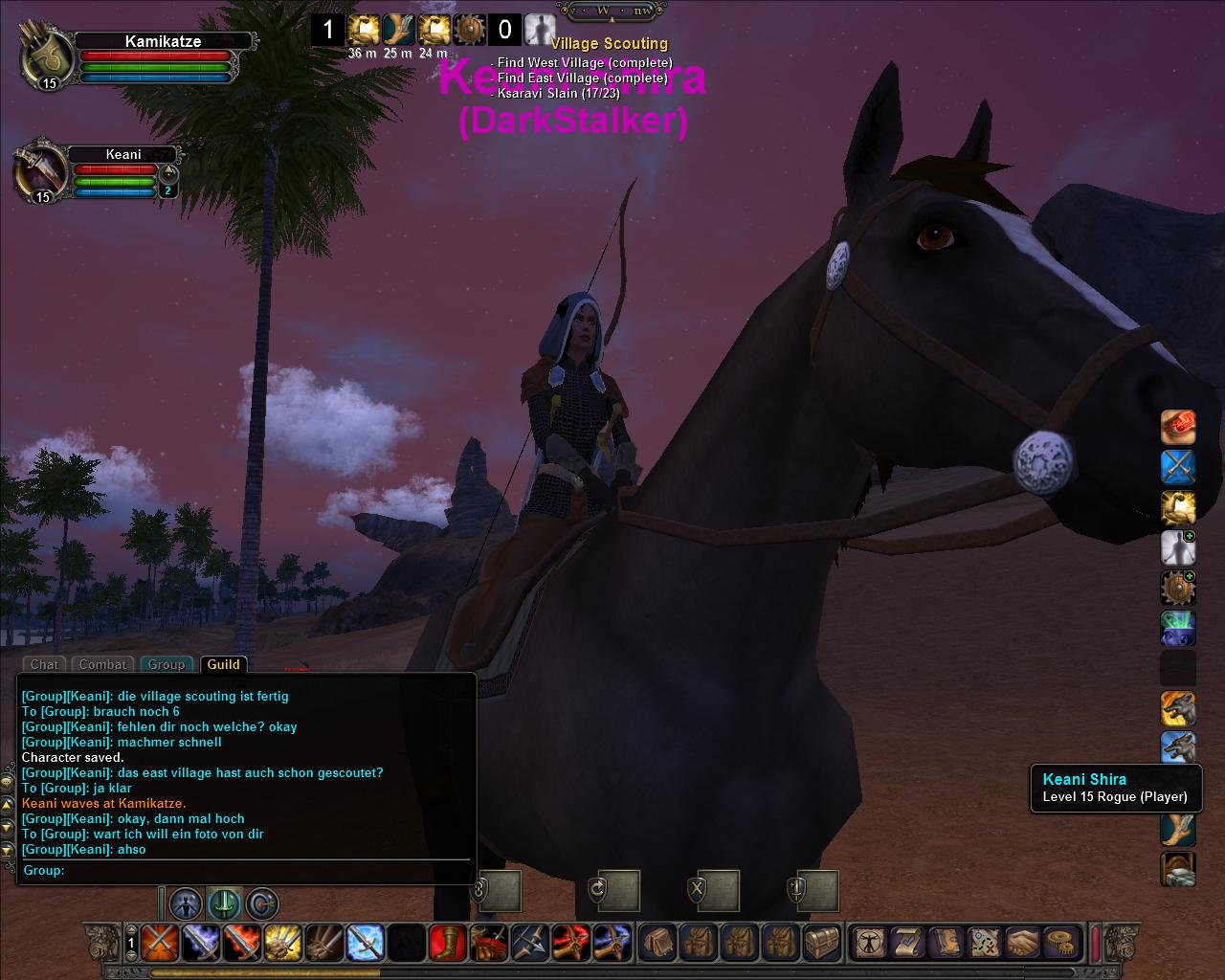
Task: Open the Village Scouting quest tracker
Action: coord(609,44)
